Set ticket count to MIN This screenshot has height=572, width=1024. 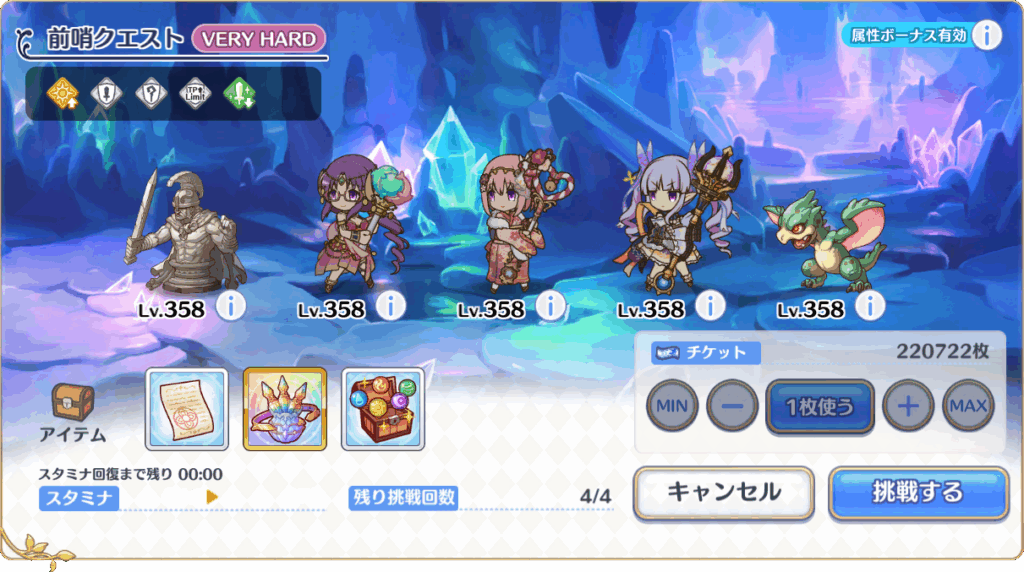click(x=672, y=406)
